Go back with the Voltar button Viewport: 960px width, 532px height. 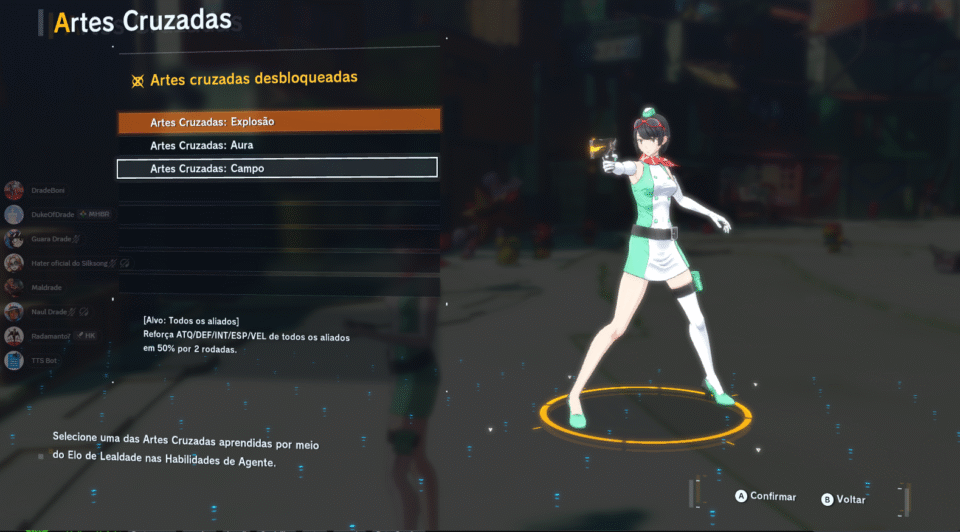[x=844, y=498]
